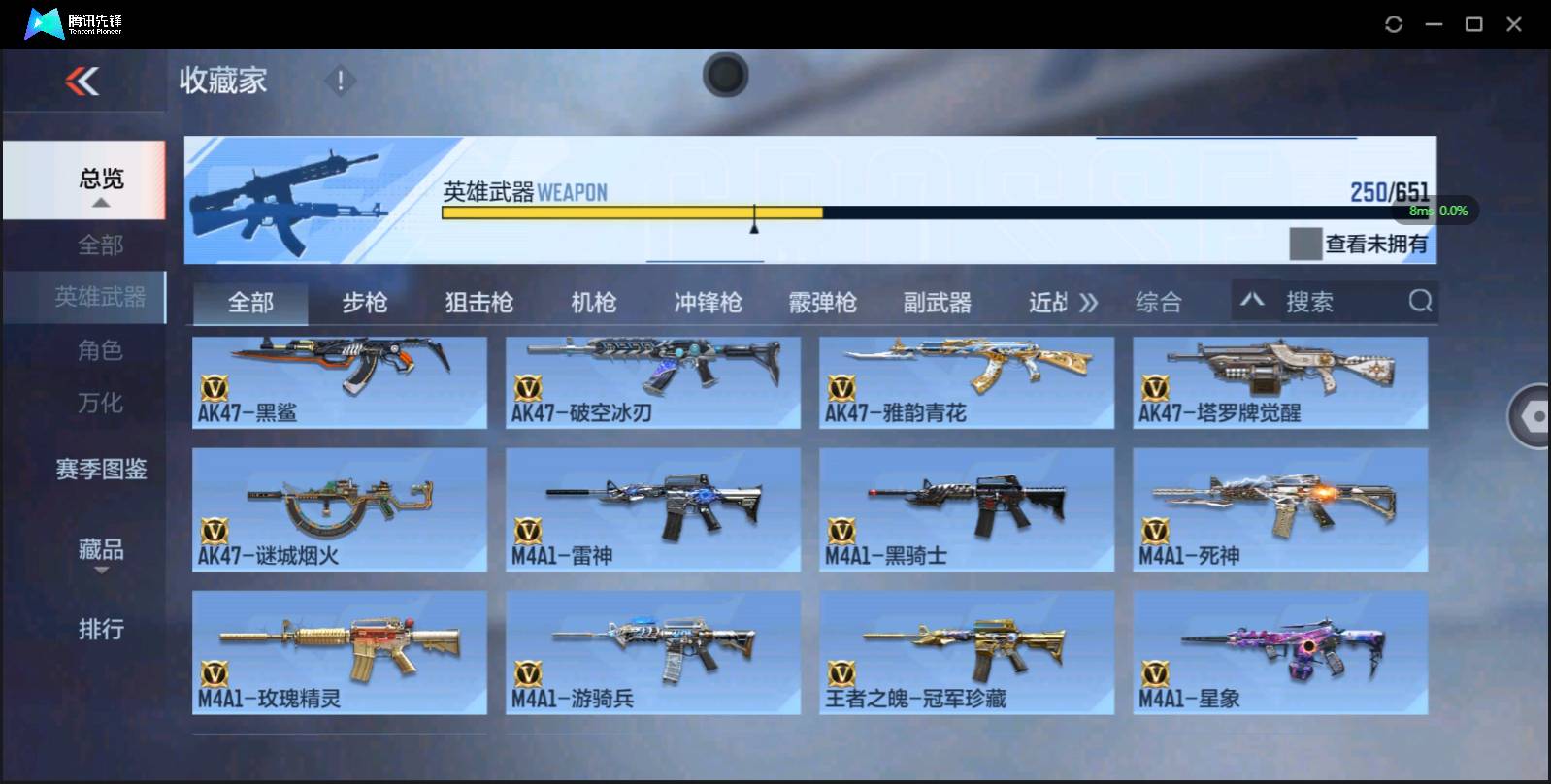Open the 排行 rankings page
Image resolution: width=1551 pixels, height=784 pixels.
click(x=100, y=630)
